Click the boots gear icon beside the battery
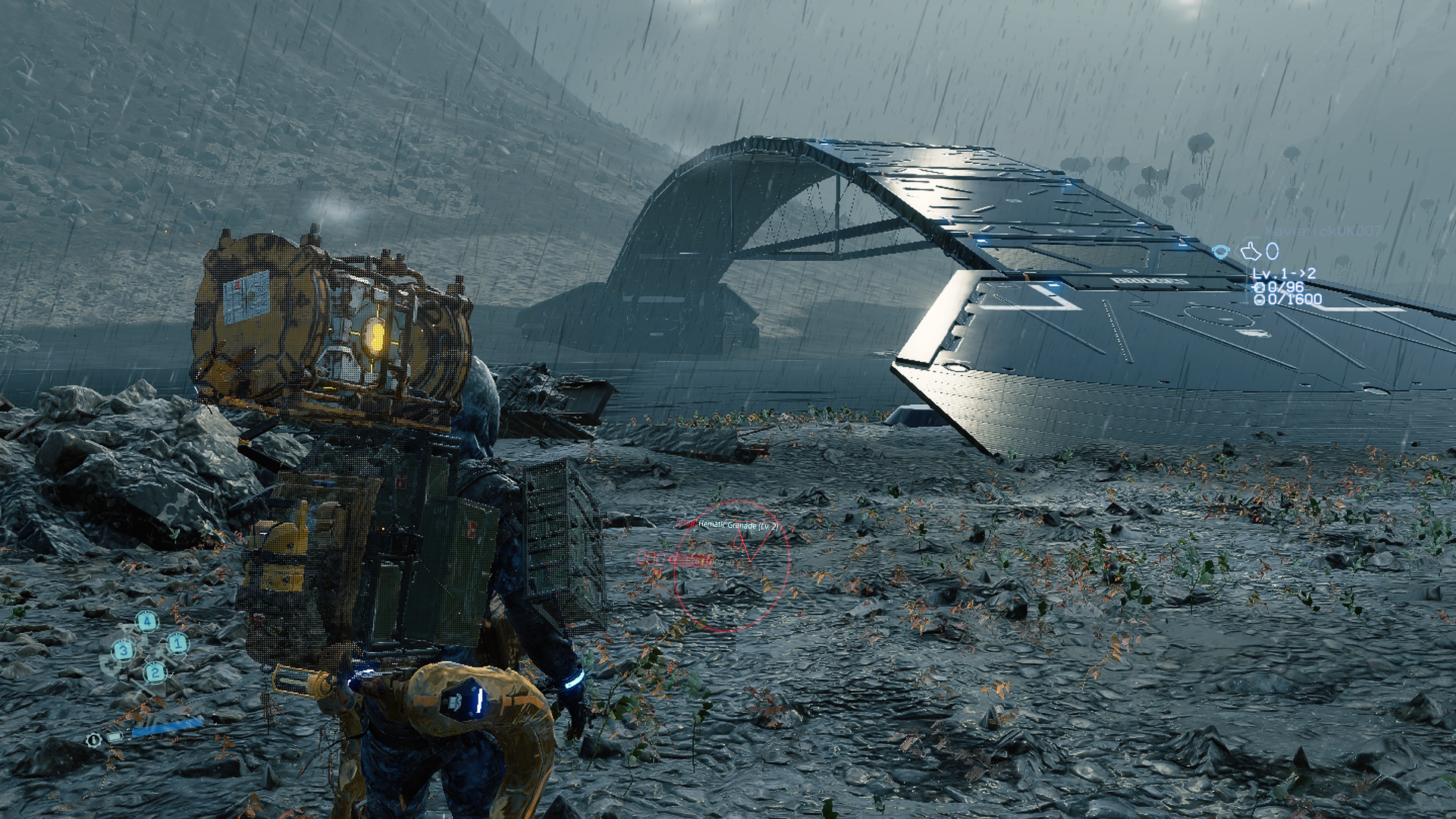This screenshot has height=819, width=1456. pos(93,739)
